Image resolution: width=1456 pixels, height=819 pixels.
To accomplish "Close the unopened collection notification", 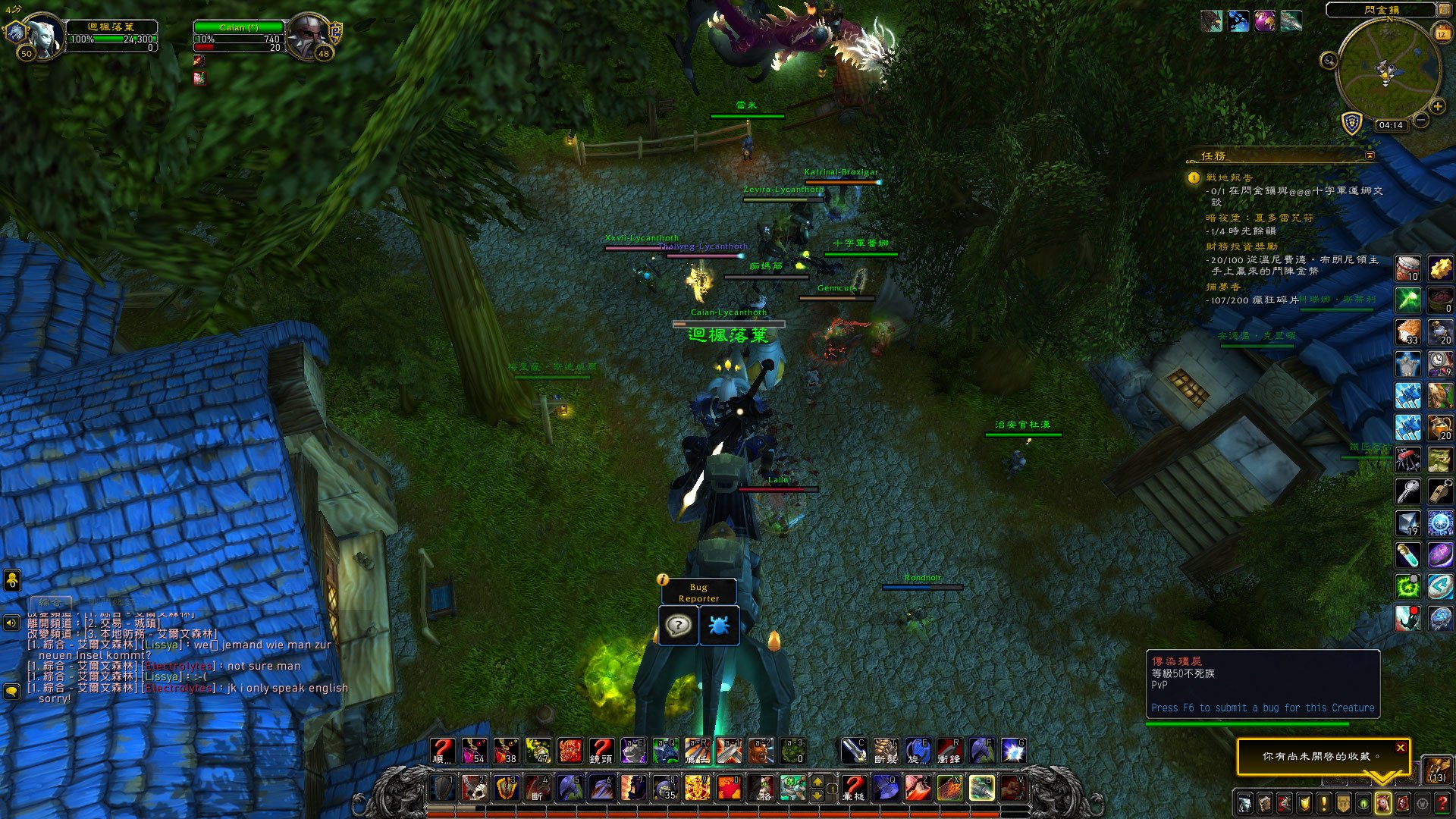I will click(x=1401, y=748).
